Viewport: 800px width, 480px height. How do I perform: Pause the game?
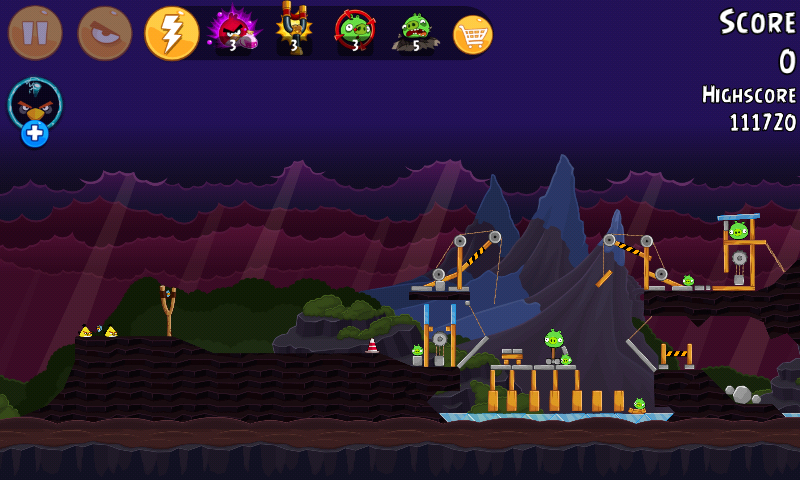pyautogui.click(x=35, y=33)
